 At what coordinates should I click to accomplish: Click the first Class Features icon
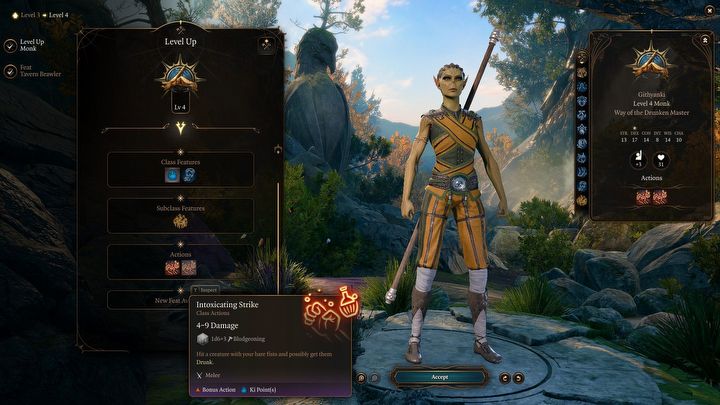tap(172, 175)
